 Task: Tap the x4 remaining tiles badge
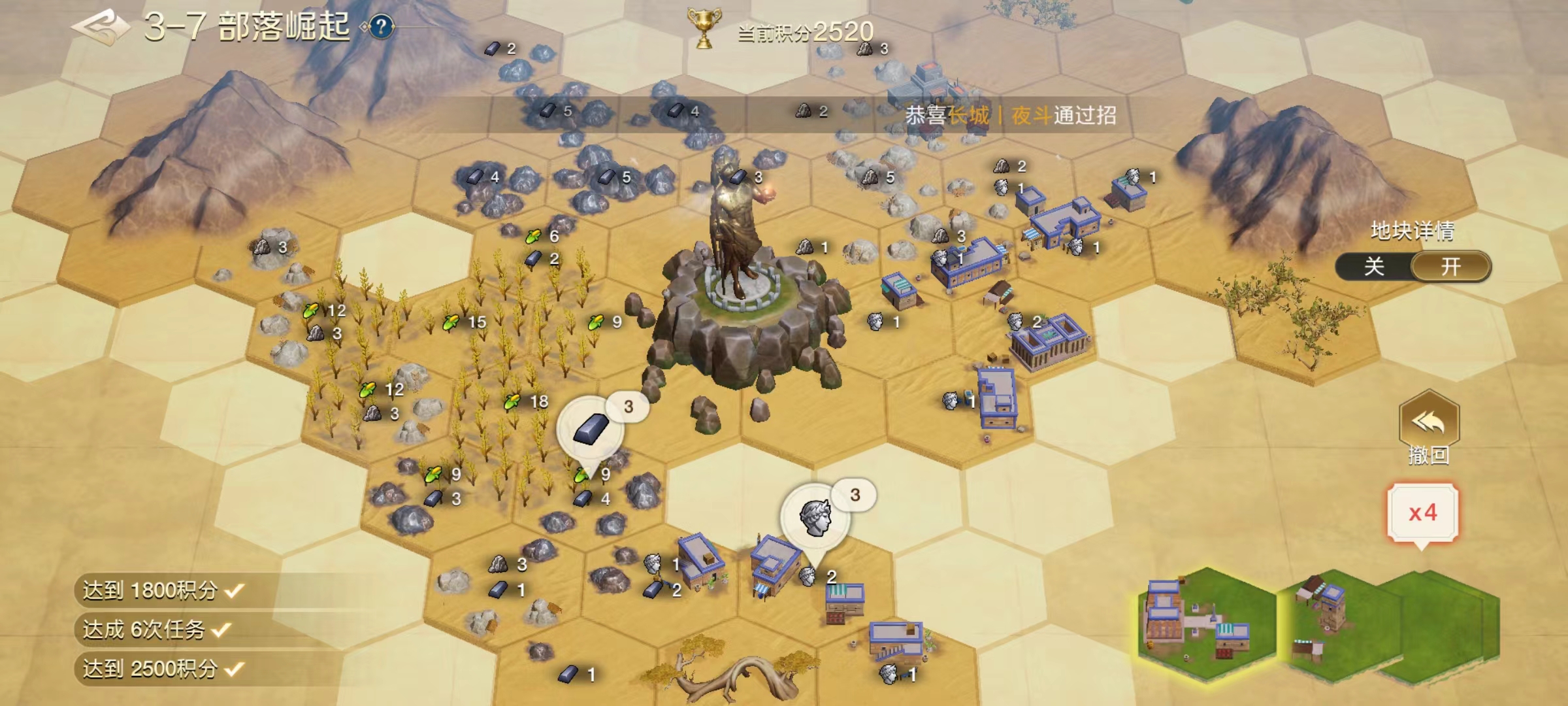[x=1422, y=513]
